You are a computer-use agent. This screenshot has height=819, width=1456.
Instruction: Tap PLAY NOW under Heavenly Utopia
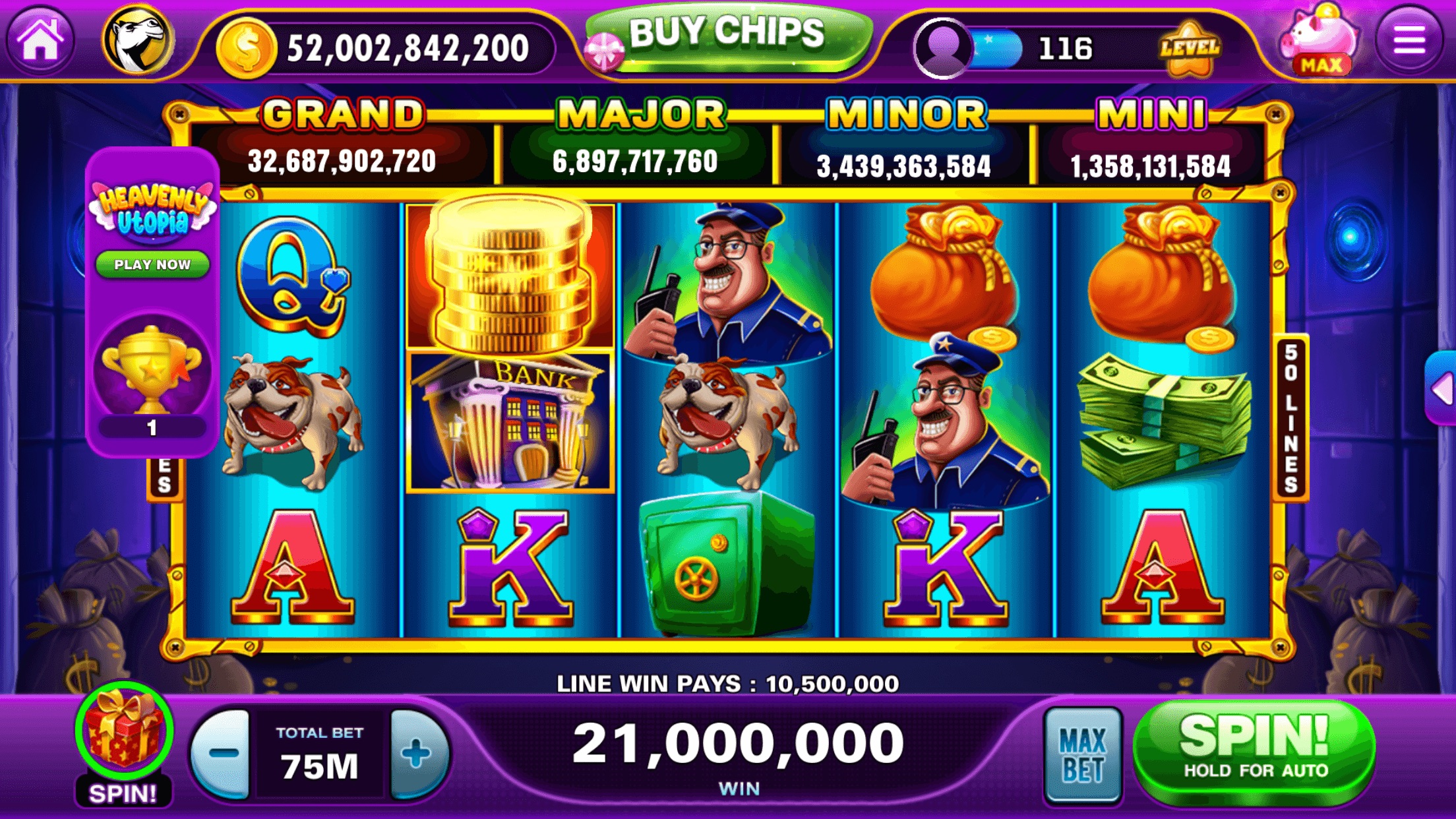click(x=153, y=263)
